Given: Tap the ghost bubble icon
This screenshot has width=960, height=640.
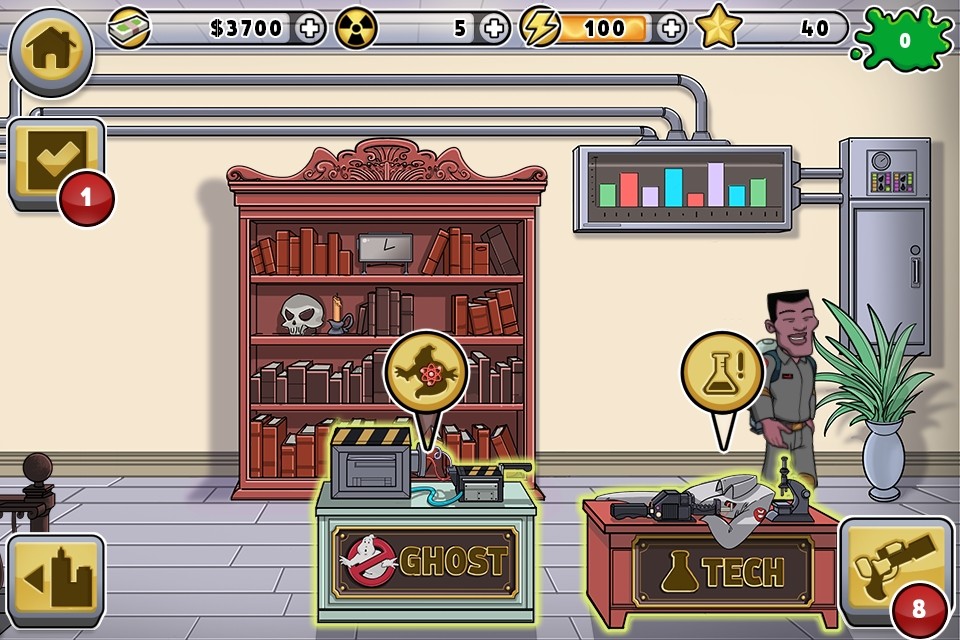Looking at the screenshot, I should [427, 375].
